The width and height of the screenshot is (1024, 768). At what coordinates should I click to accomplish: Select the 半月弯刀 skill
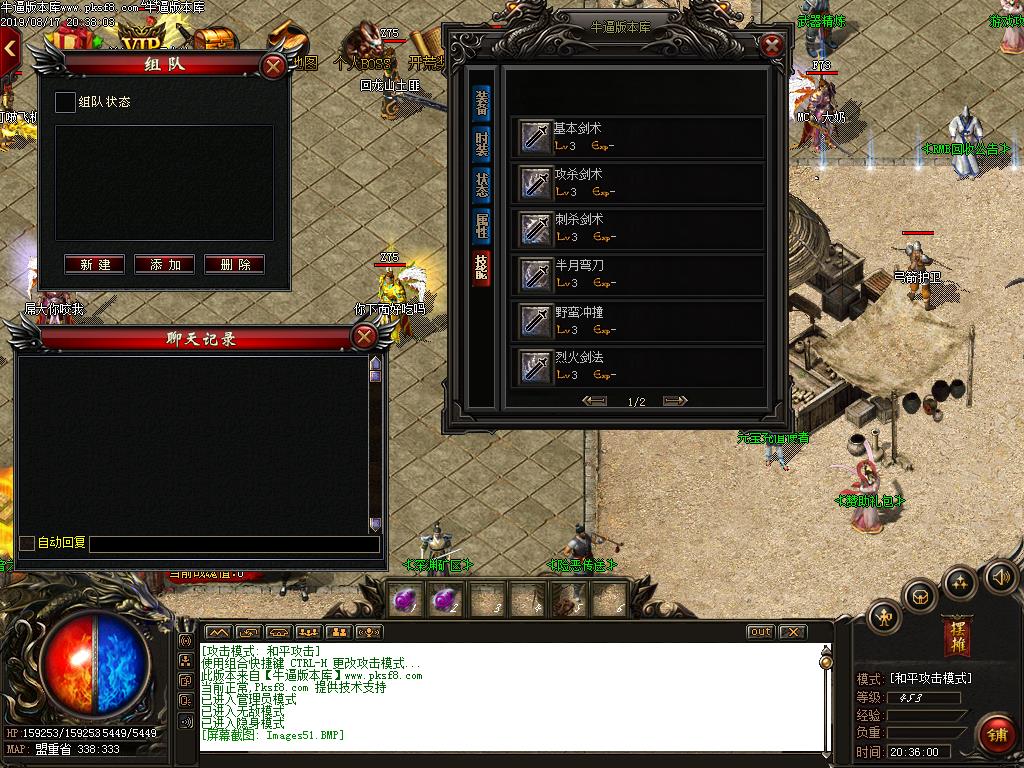(640, 273)
